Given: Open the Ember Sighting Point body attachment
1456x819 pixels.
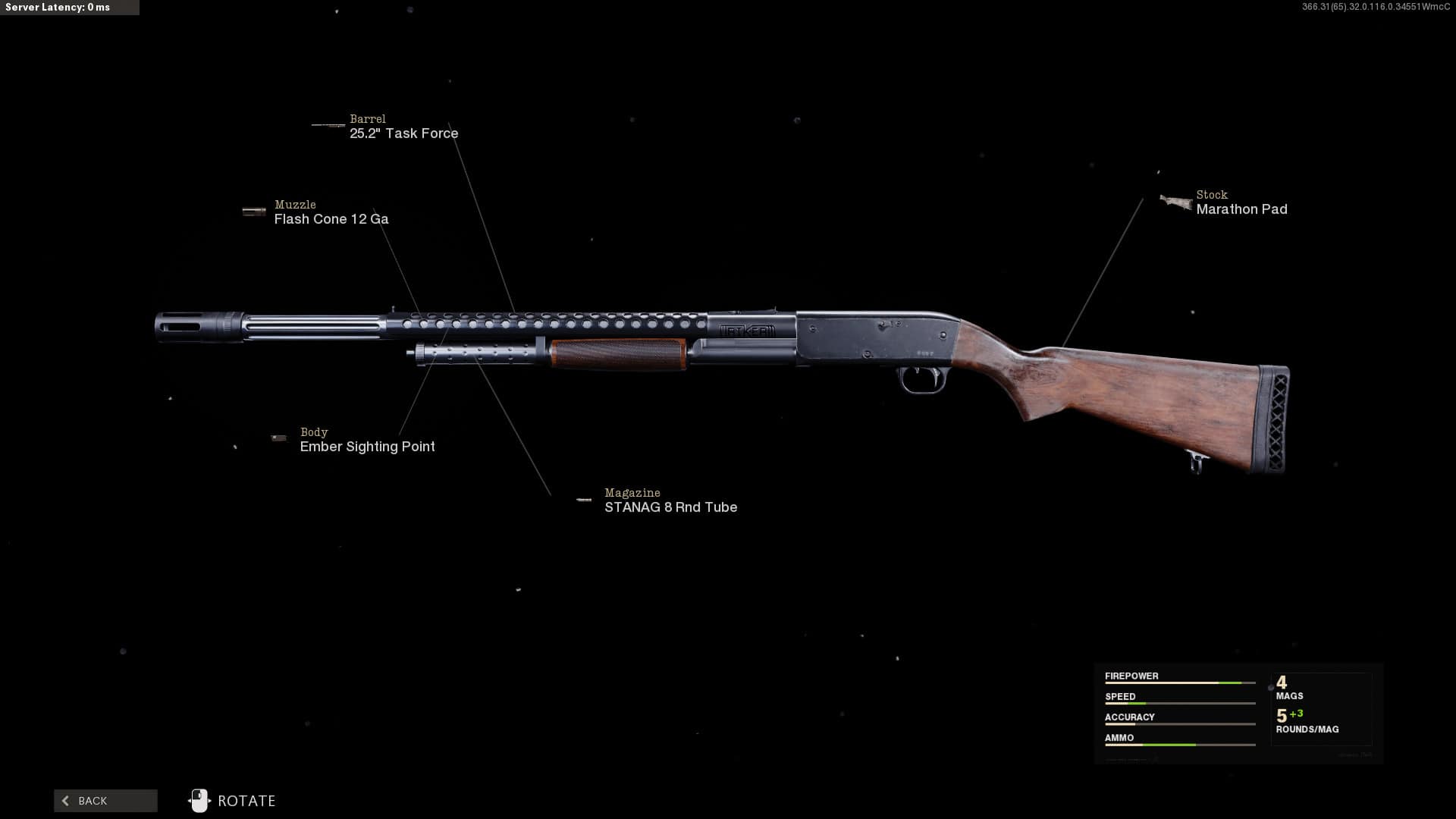Looking at the screenshot, I should 367,447.
